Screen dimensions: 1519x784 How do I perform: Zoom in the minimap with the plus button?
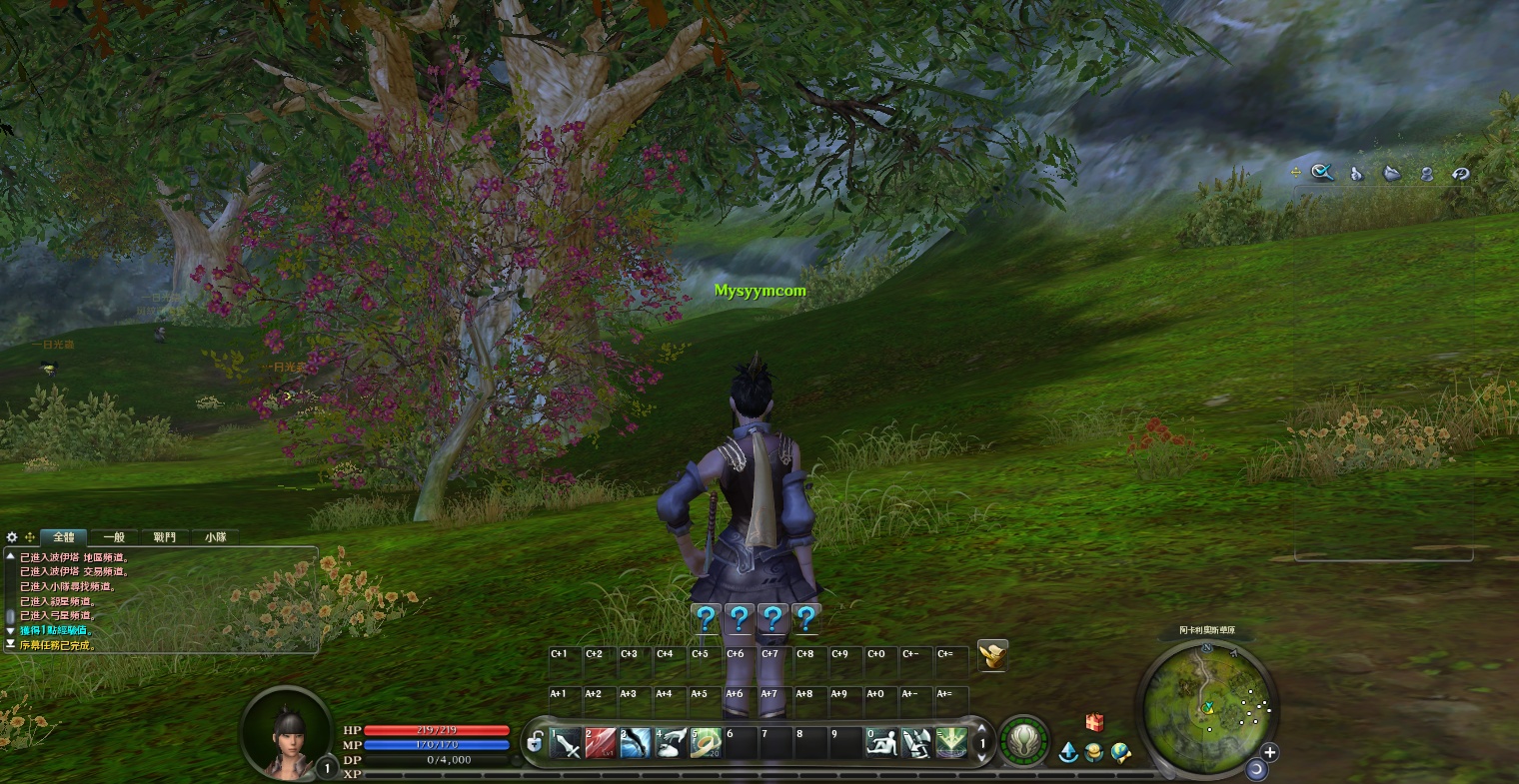(1270, 752)
